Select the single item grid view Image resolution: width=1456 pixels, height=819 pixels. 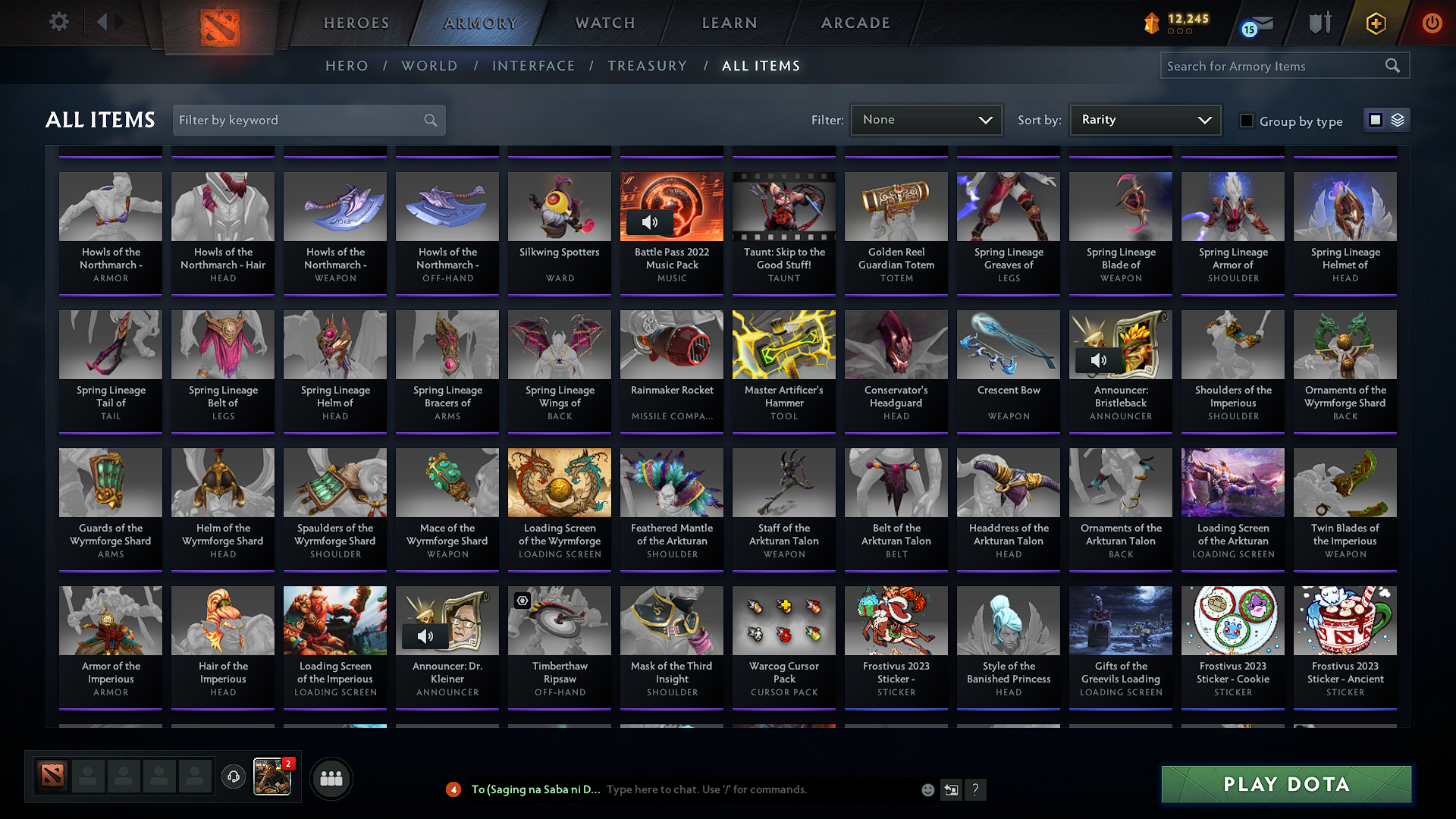tap(1376, 119)
